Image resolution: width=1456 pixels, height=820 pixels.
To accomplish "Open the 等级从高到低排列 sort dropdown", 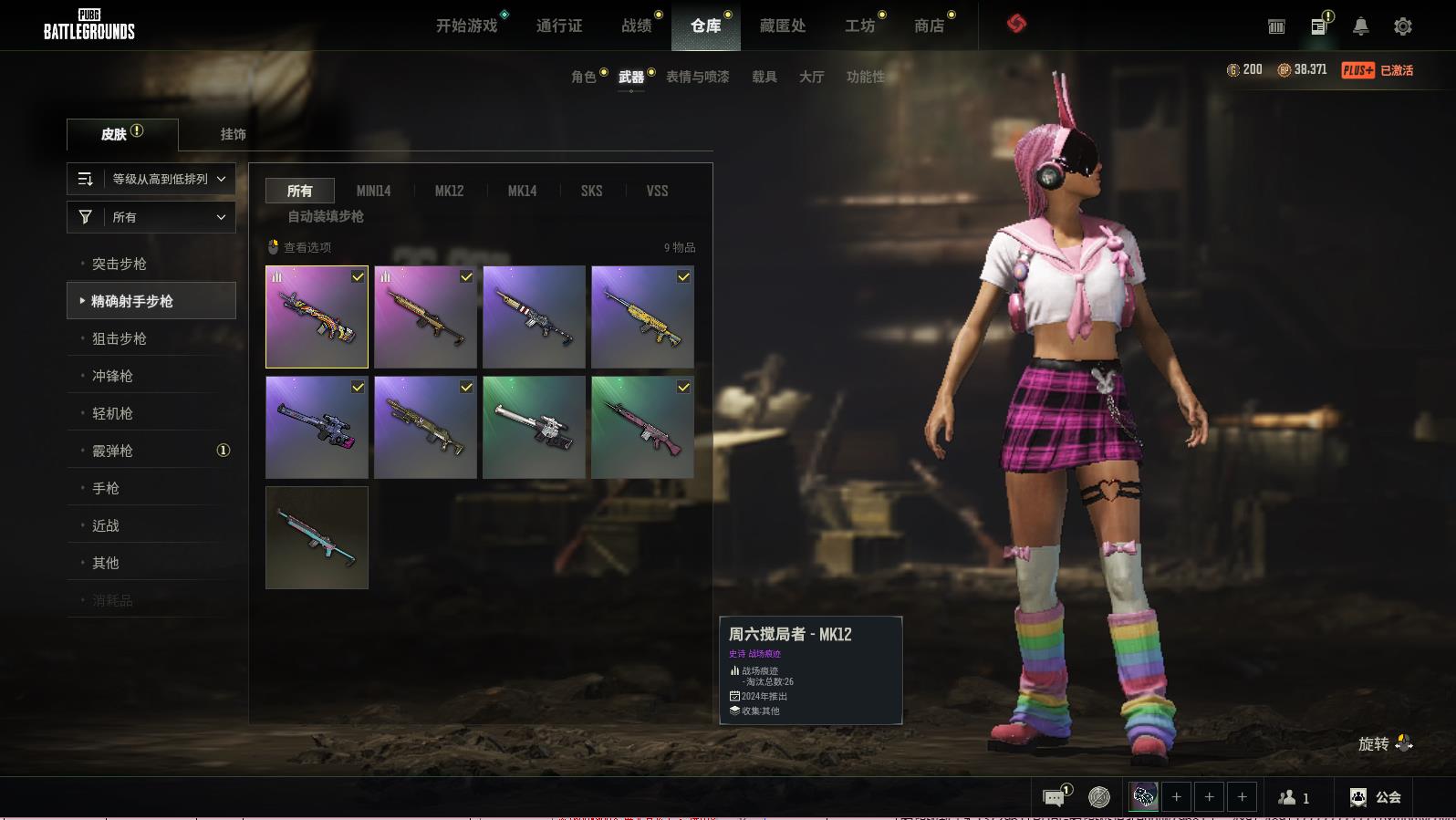I will pyautogui.click(x=151, y=179).
